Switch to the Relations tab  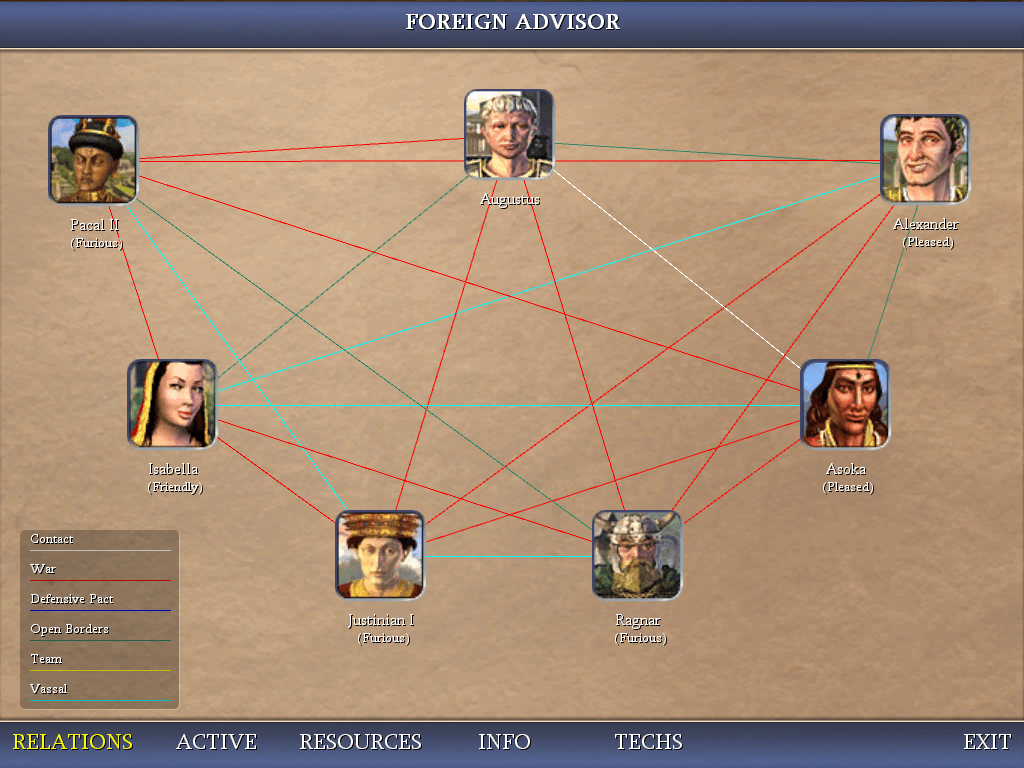[72, 742]
